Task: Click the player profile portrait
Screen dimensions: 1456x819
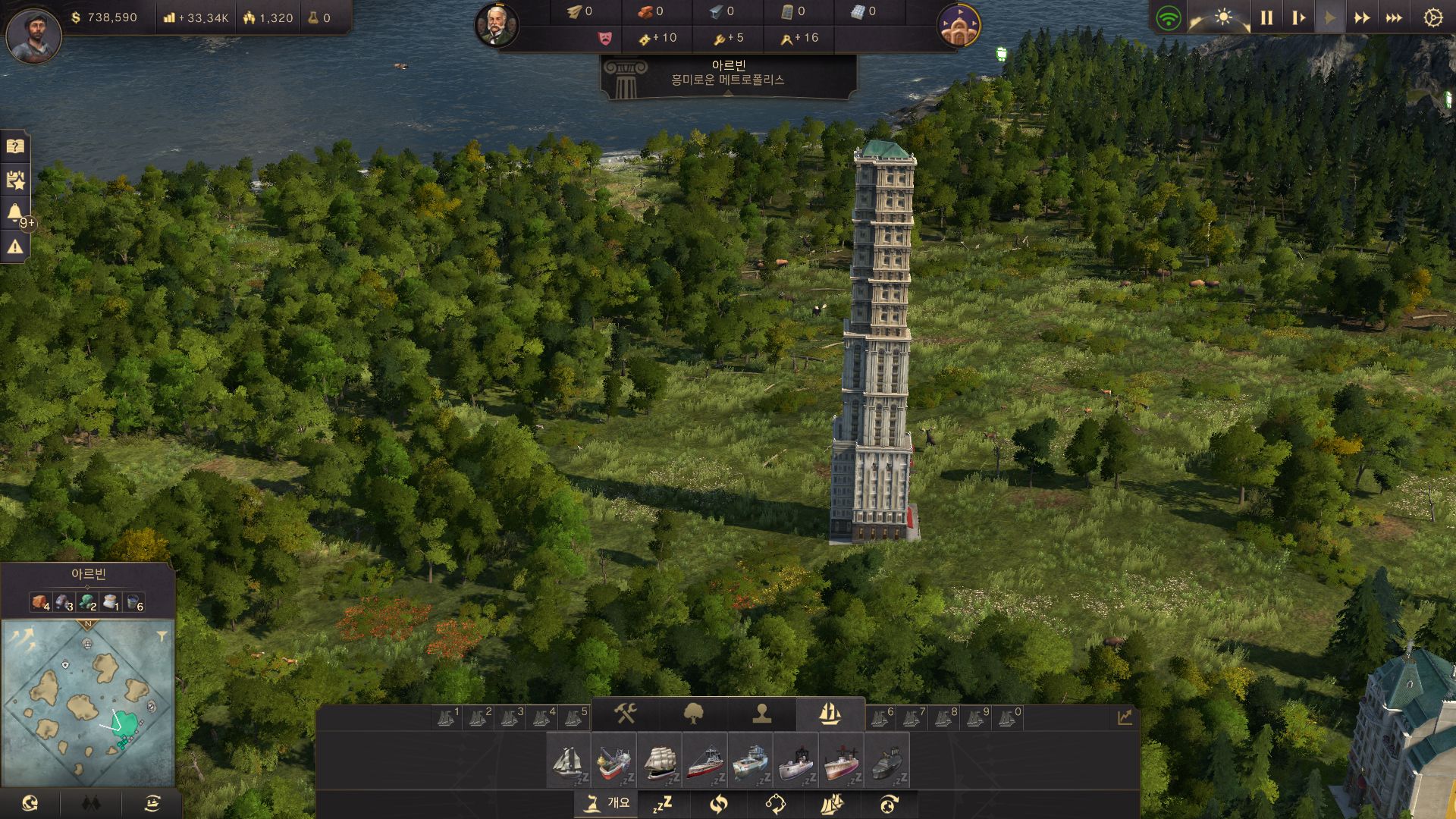Action: point(33,35)
